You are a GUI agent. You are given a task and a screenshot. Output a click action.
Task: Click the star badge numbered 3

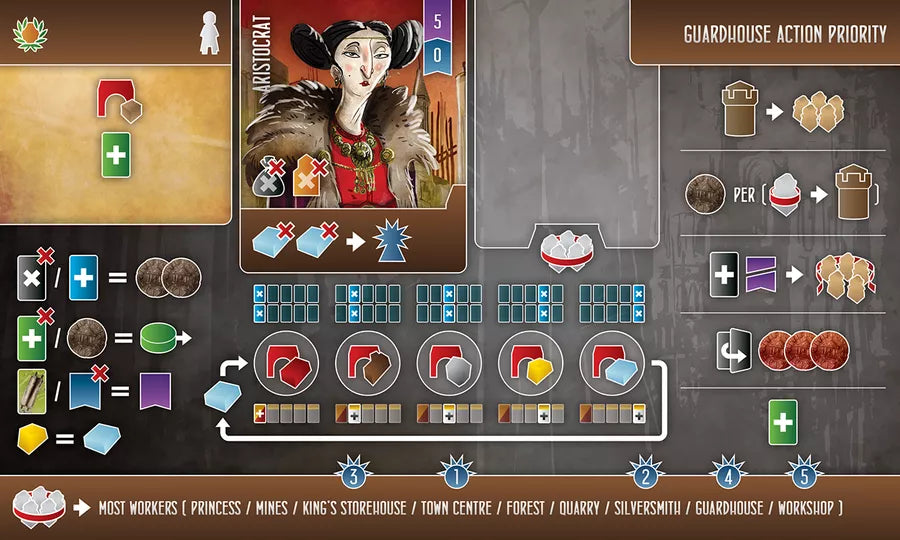[x=353, y=471]
